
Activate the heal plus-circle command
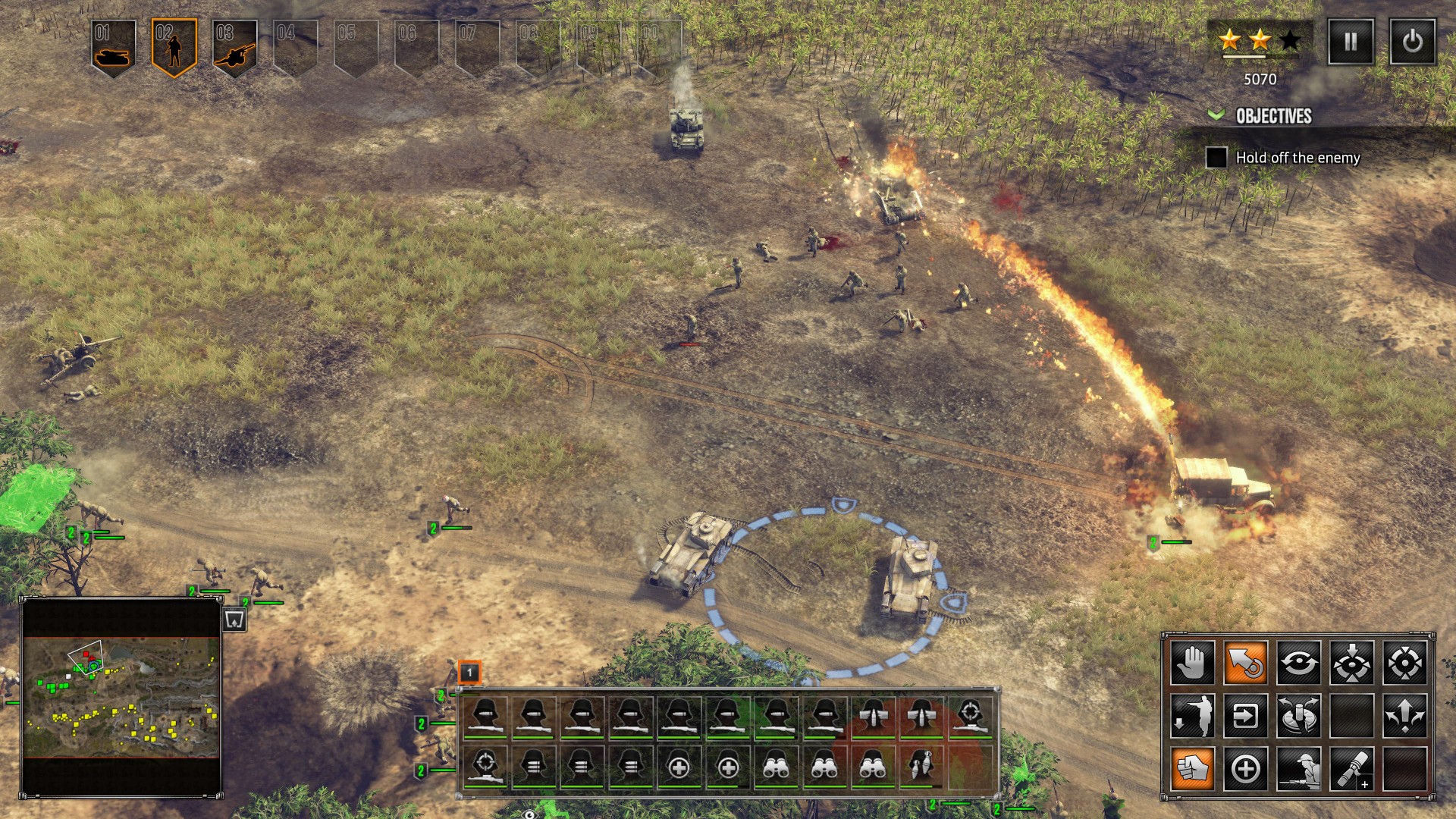(1245, 769)
